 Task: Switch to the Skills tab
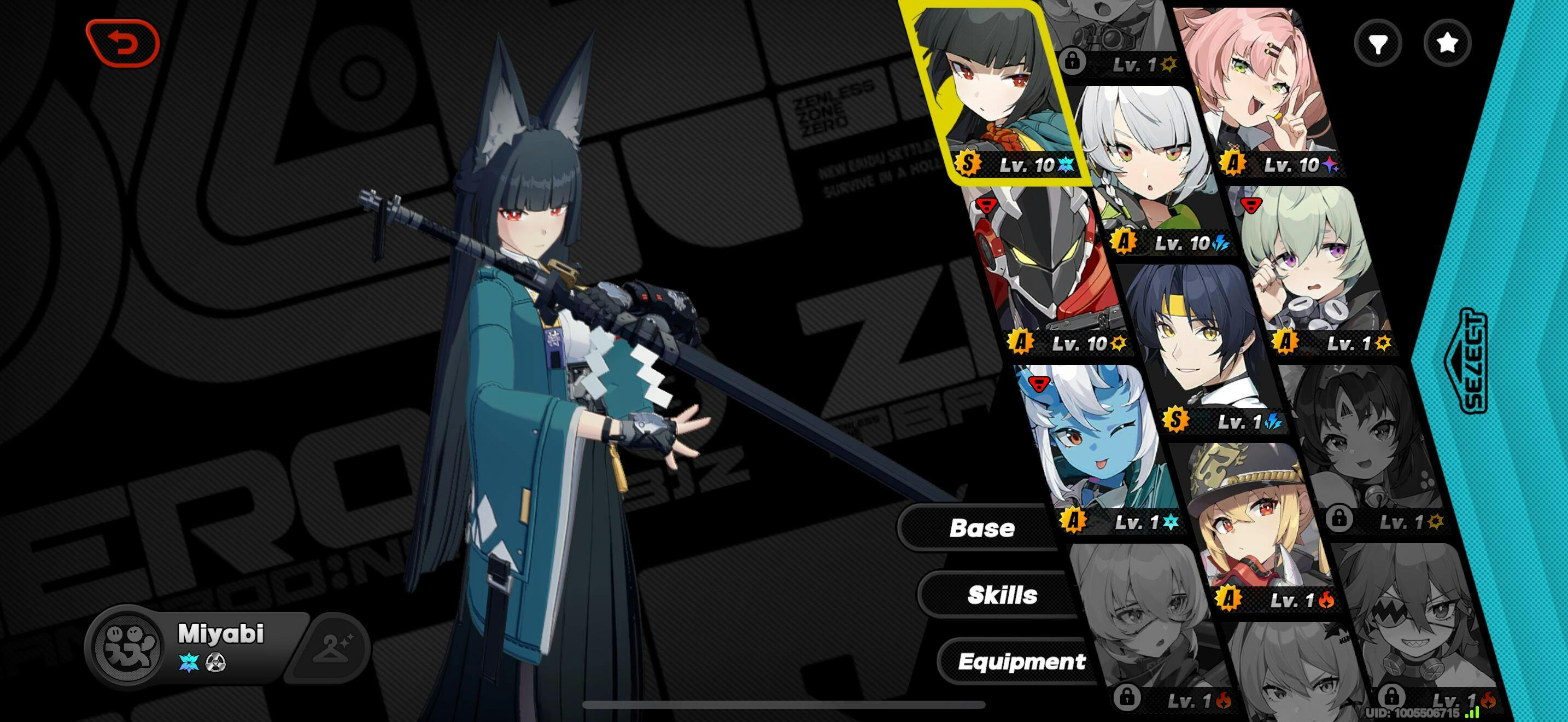1001,595
